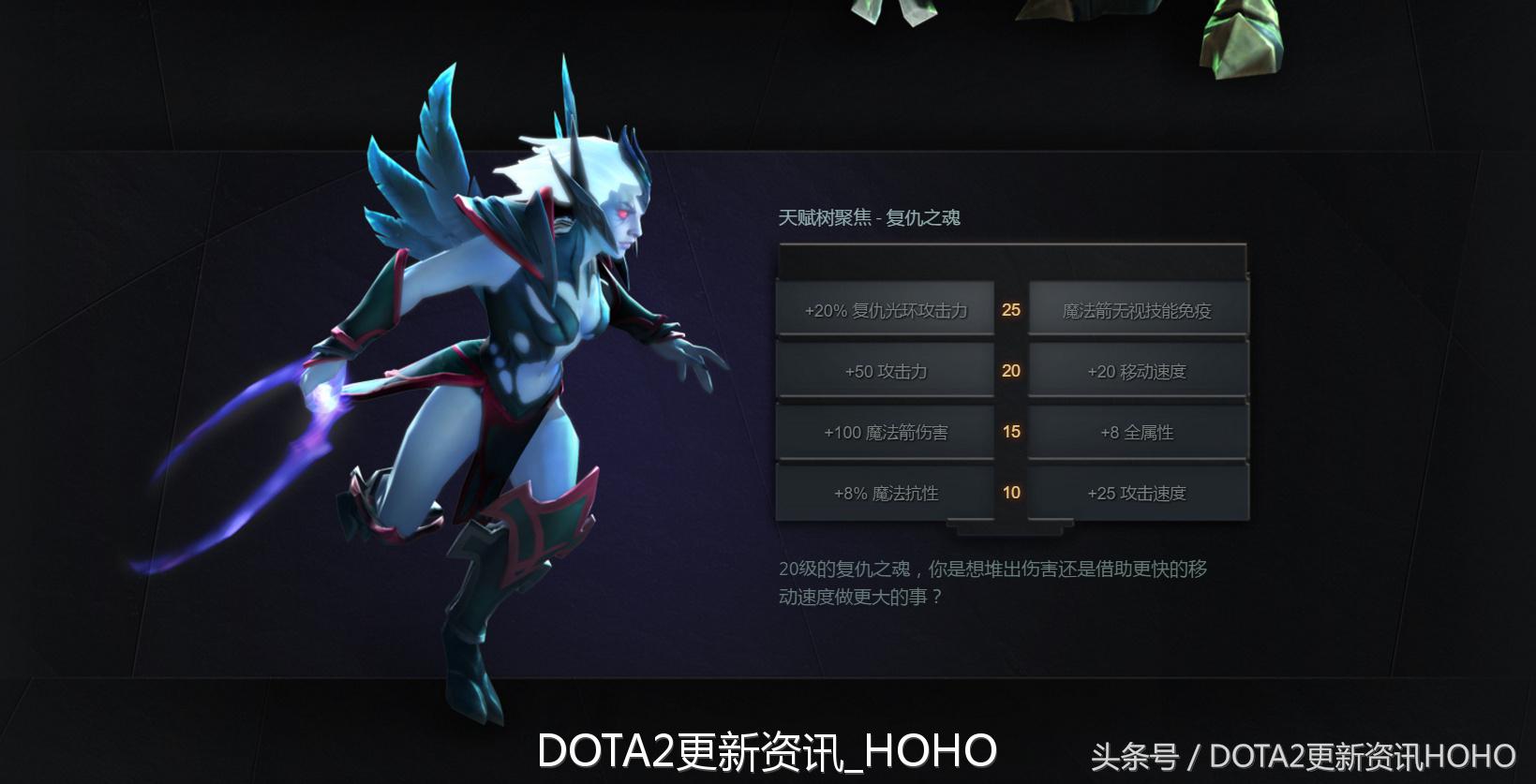Select the +20% 复仇光环攻击力 talent
This screenshot has height=784, width=1536.
point(885,309)
